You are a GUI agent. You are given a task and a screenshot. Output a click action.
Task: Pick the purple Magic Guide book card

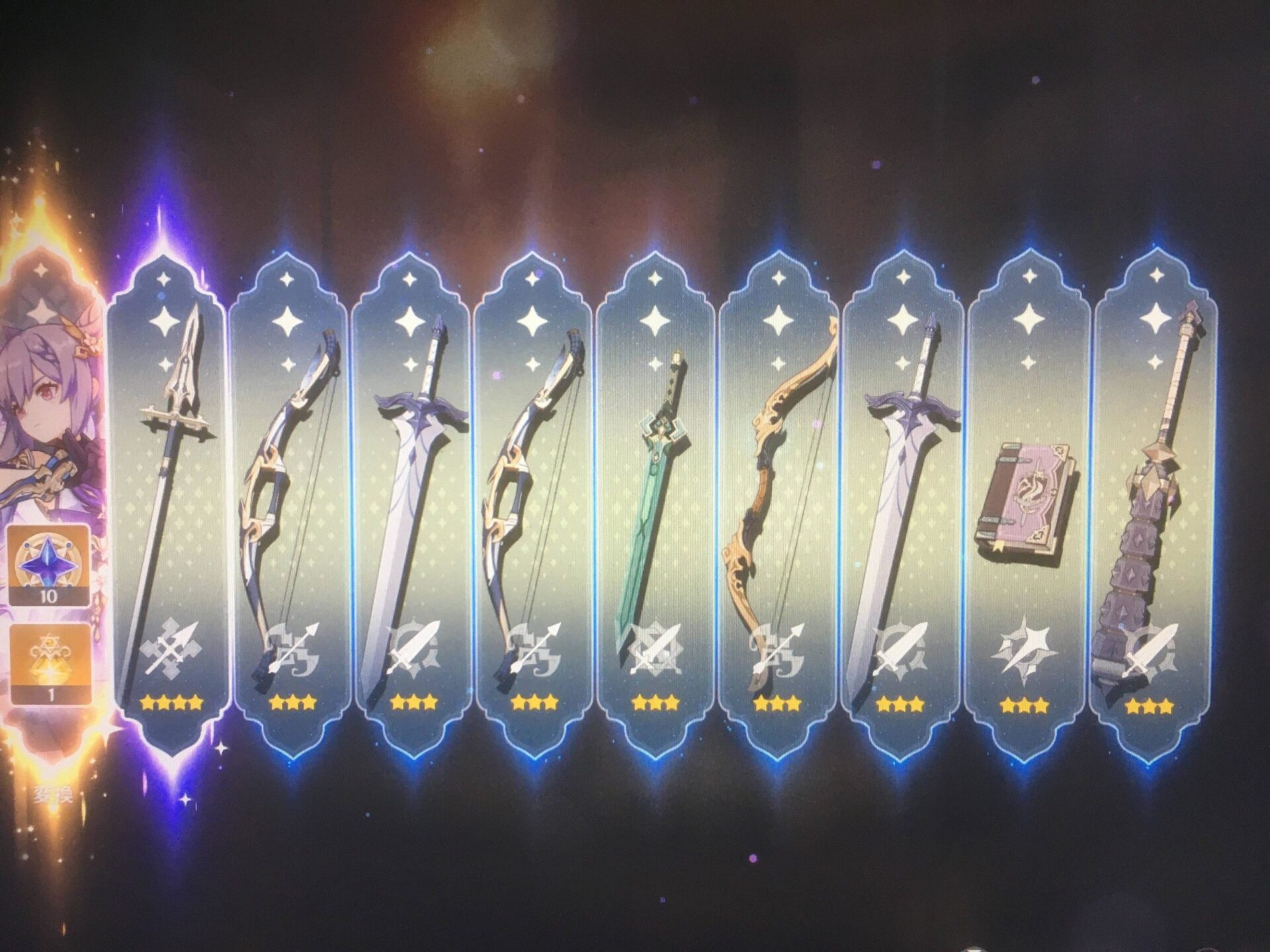coord(1025,502)
